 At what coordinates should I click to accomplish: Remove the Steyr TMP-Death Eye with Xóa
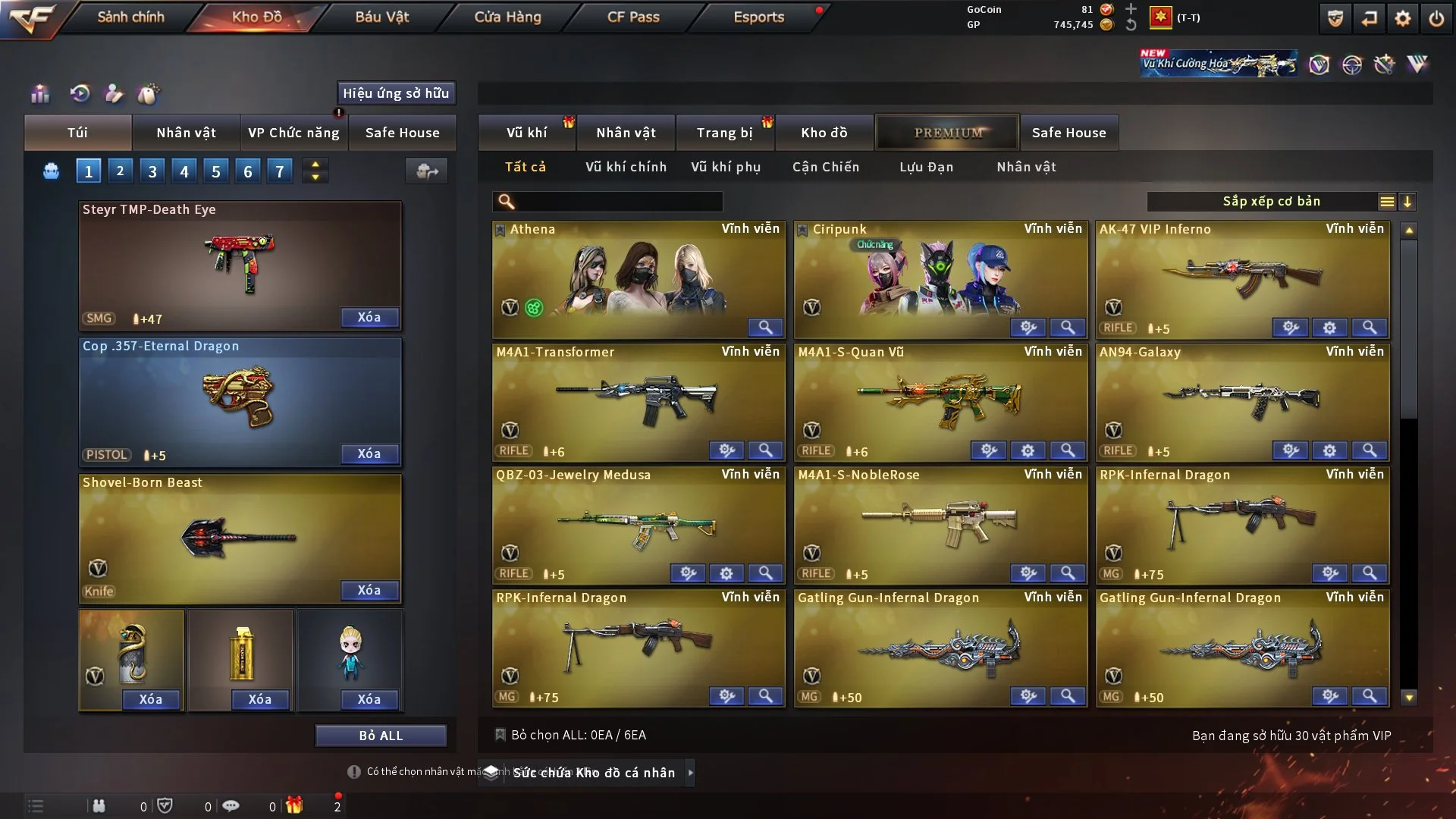[369, 317]
